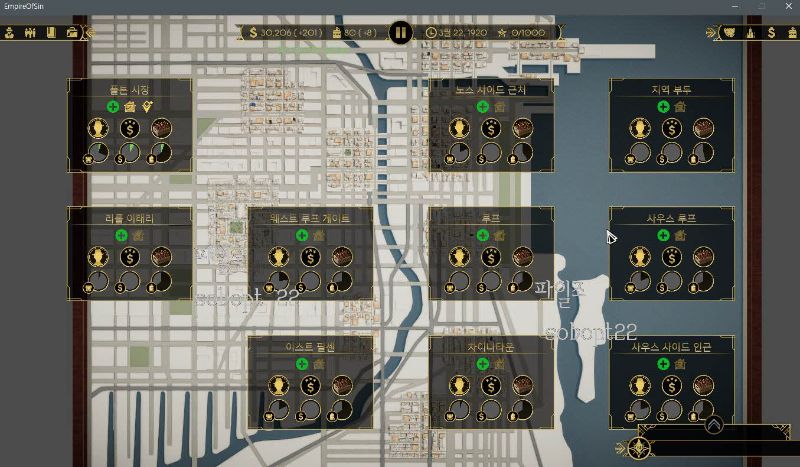Viewport: 800px width, 467px height.
Task: Select the crate icon in 이스트 필센 panel
Action: click(x=341, y=385)
